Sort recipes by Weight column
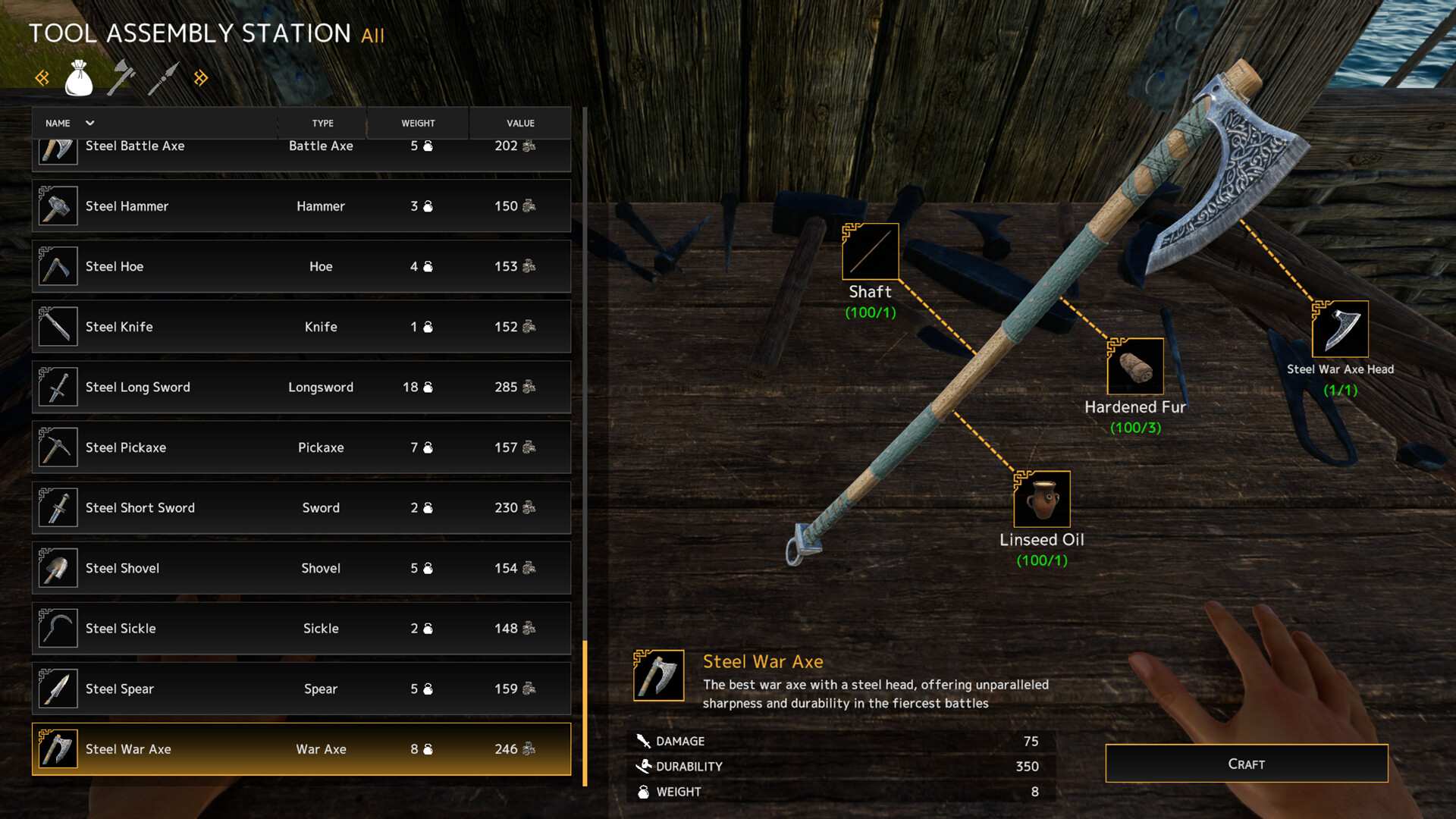 point(418,123)
